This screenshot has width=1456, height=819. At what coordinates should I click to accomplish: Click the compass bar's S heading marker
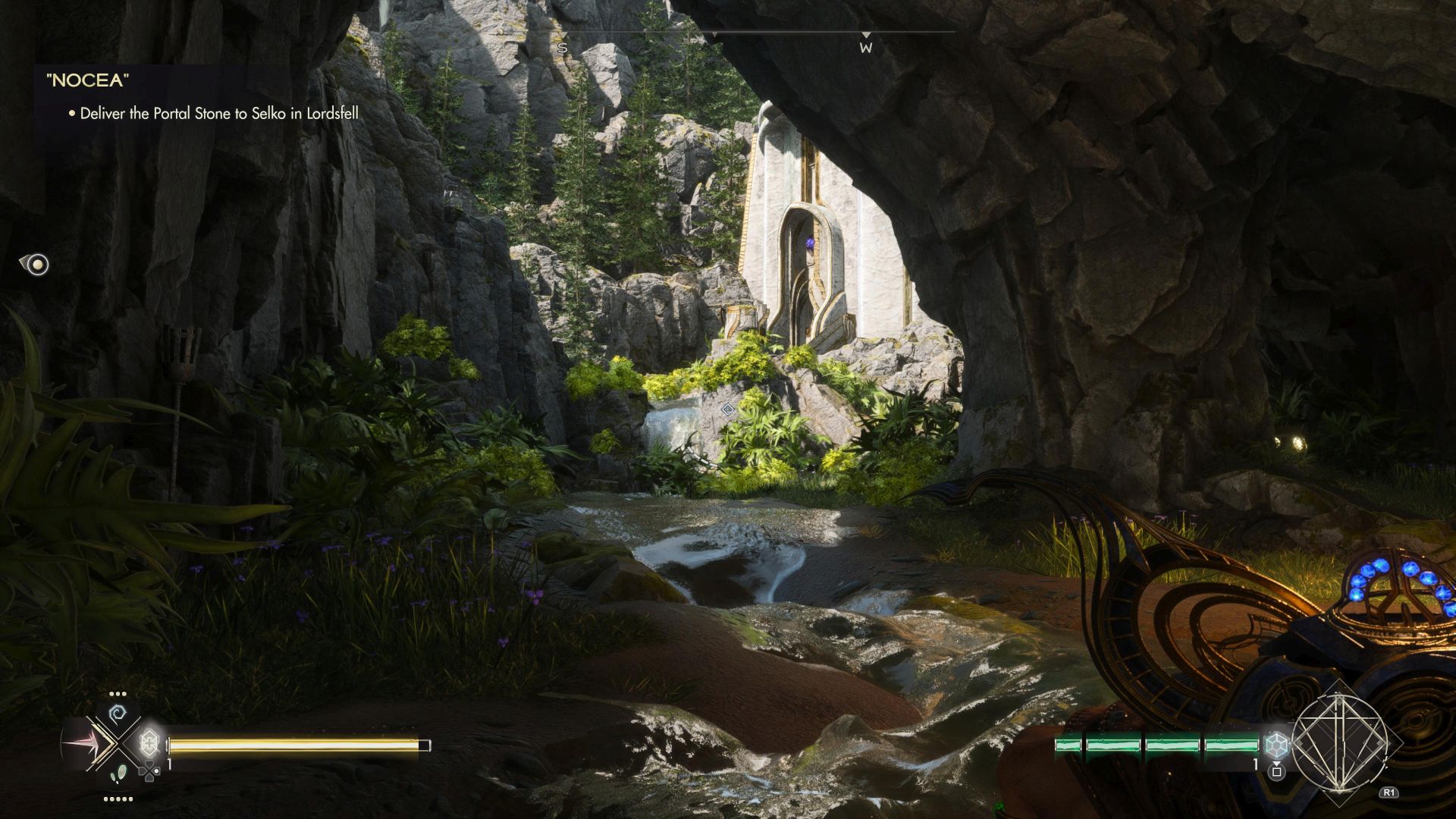tap(562, 48)
